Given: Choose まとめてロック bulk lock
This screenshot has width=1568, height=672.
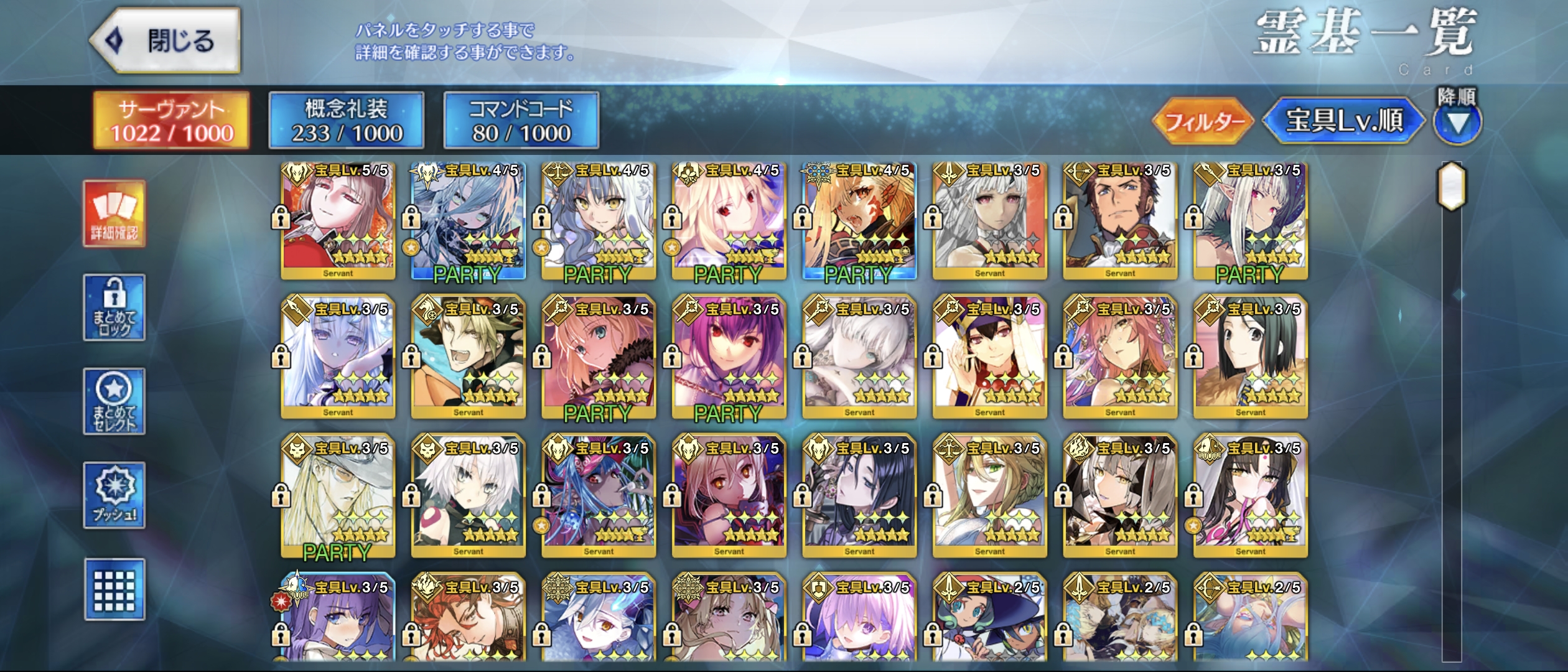Looking at the screenshot, I should [114, 307].
